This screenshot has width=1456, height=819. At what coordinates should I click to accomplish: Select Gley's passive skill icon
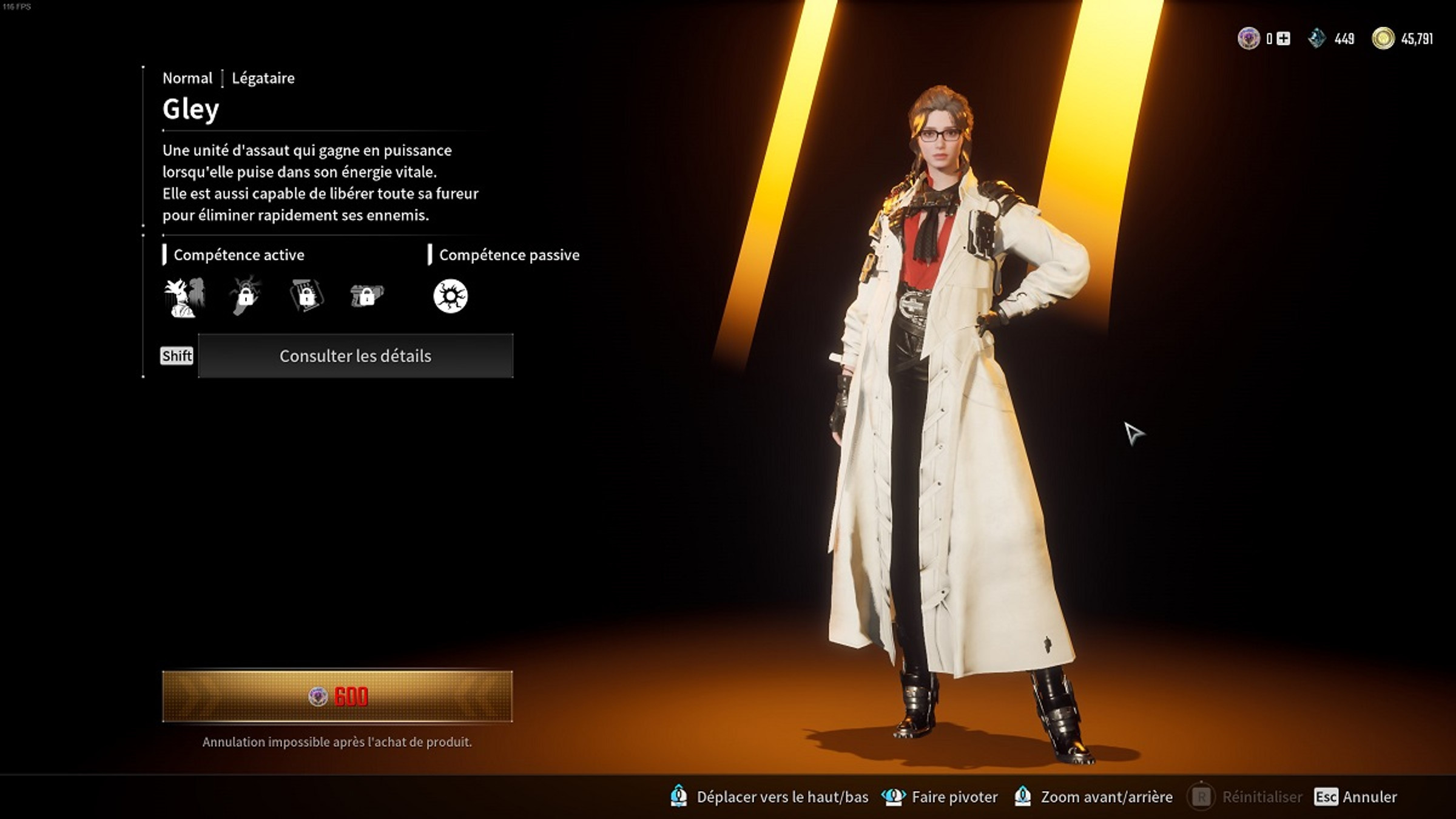pos(450,297)
